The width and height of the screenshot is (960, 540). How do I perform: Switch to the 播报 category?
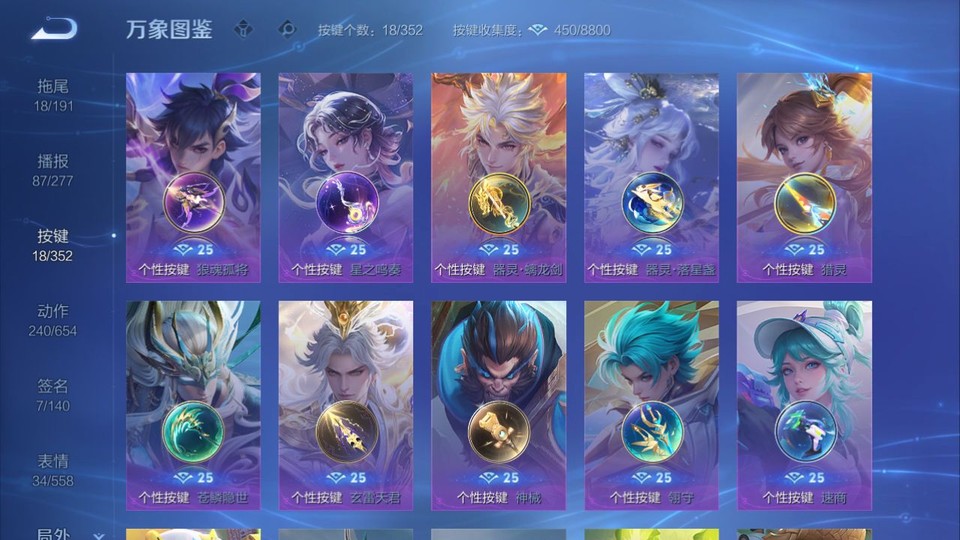pos(54,170)
